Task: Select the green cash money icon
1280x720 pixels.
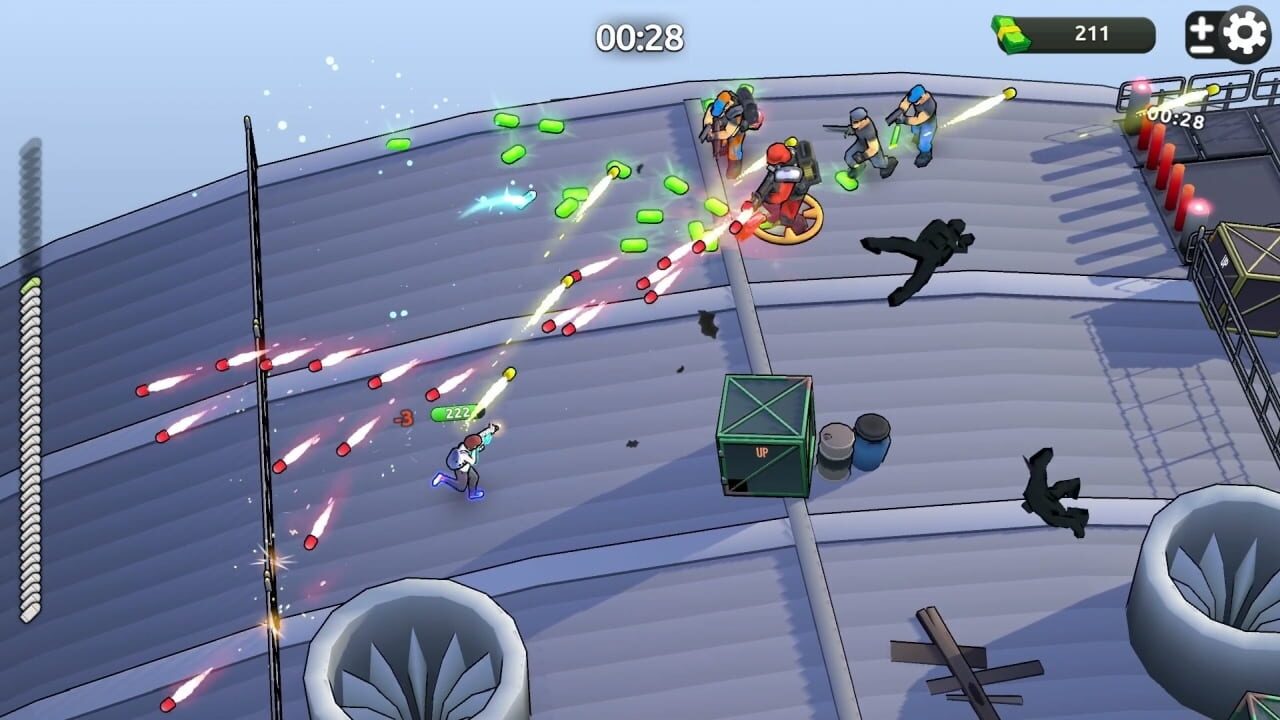Action: point(1009,32)
